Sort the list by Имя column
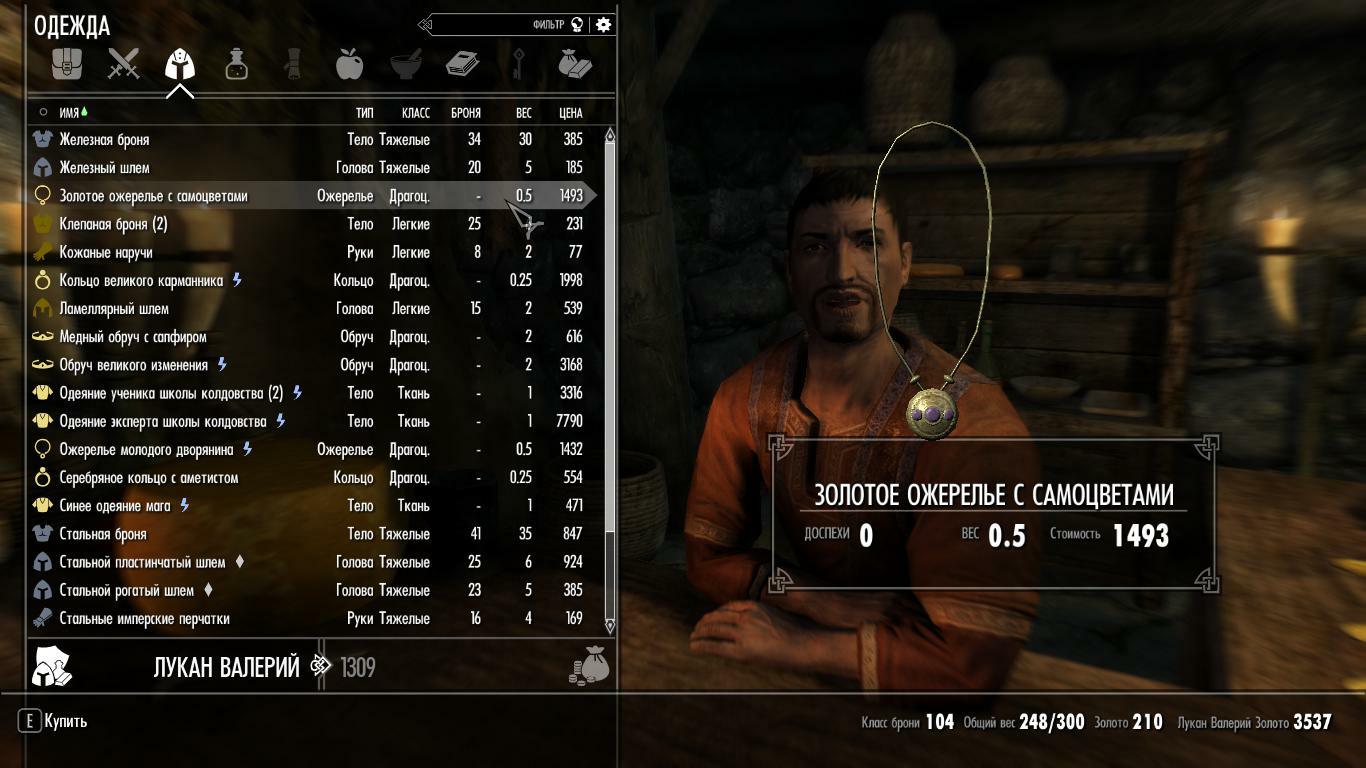This screenshot has height=768, width=1366. click(69, 113)
